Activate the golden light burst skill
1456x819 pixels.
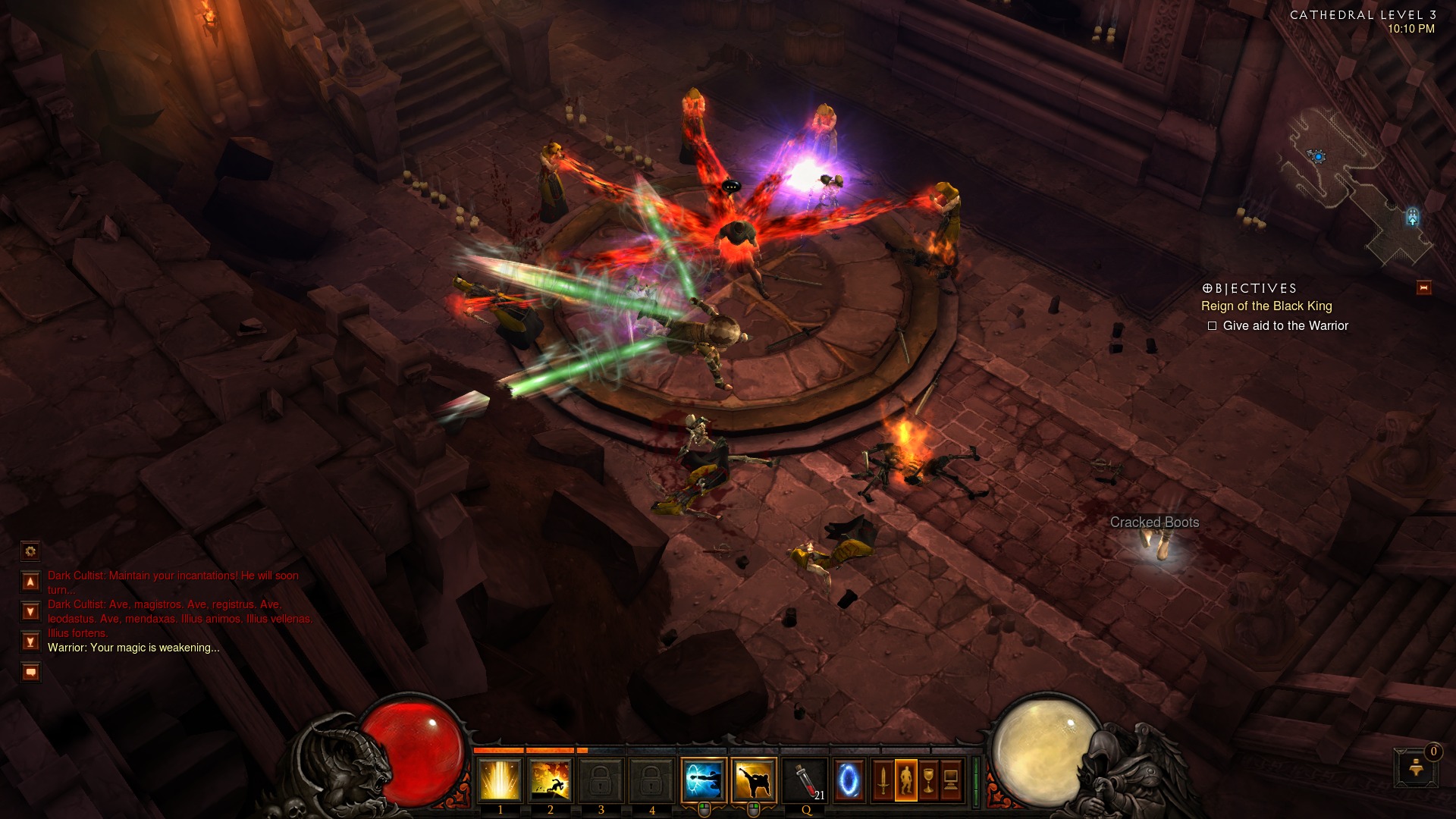click(x=500, y=780)
